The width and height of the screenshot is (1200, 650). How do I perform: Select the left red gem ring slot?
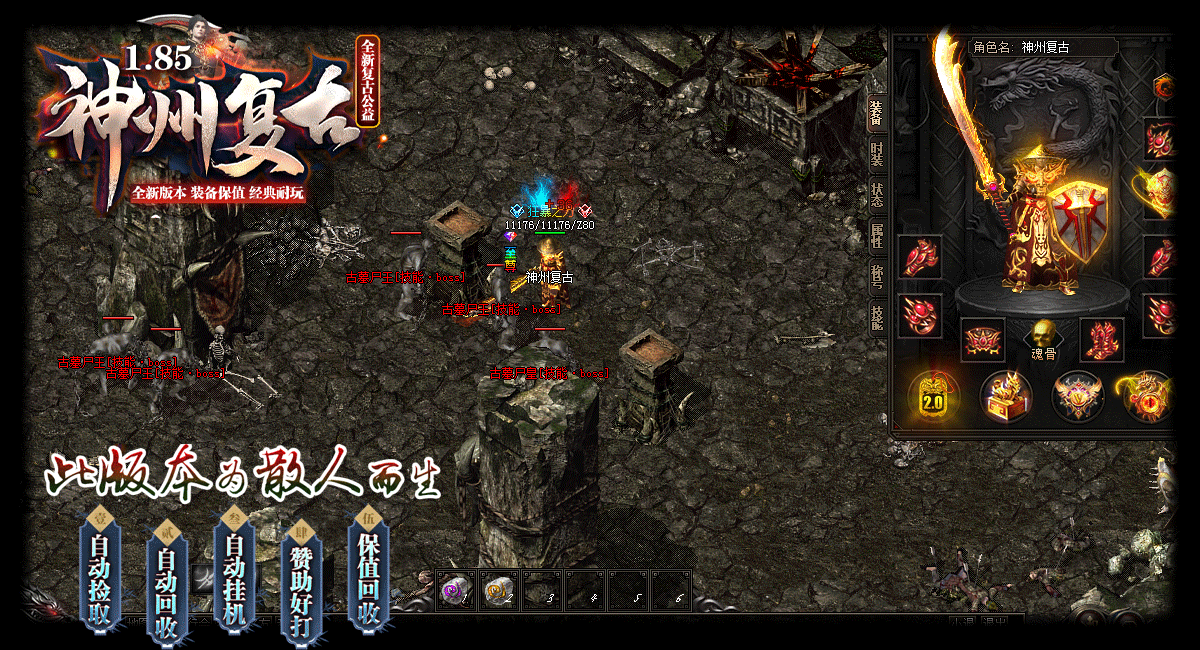[x=920, y=315]
